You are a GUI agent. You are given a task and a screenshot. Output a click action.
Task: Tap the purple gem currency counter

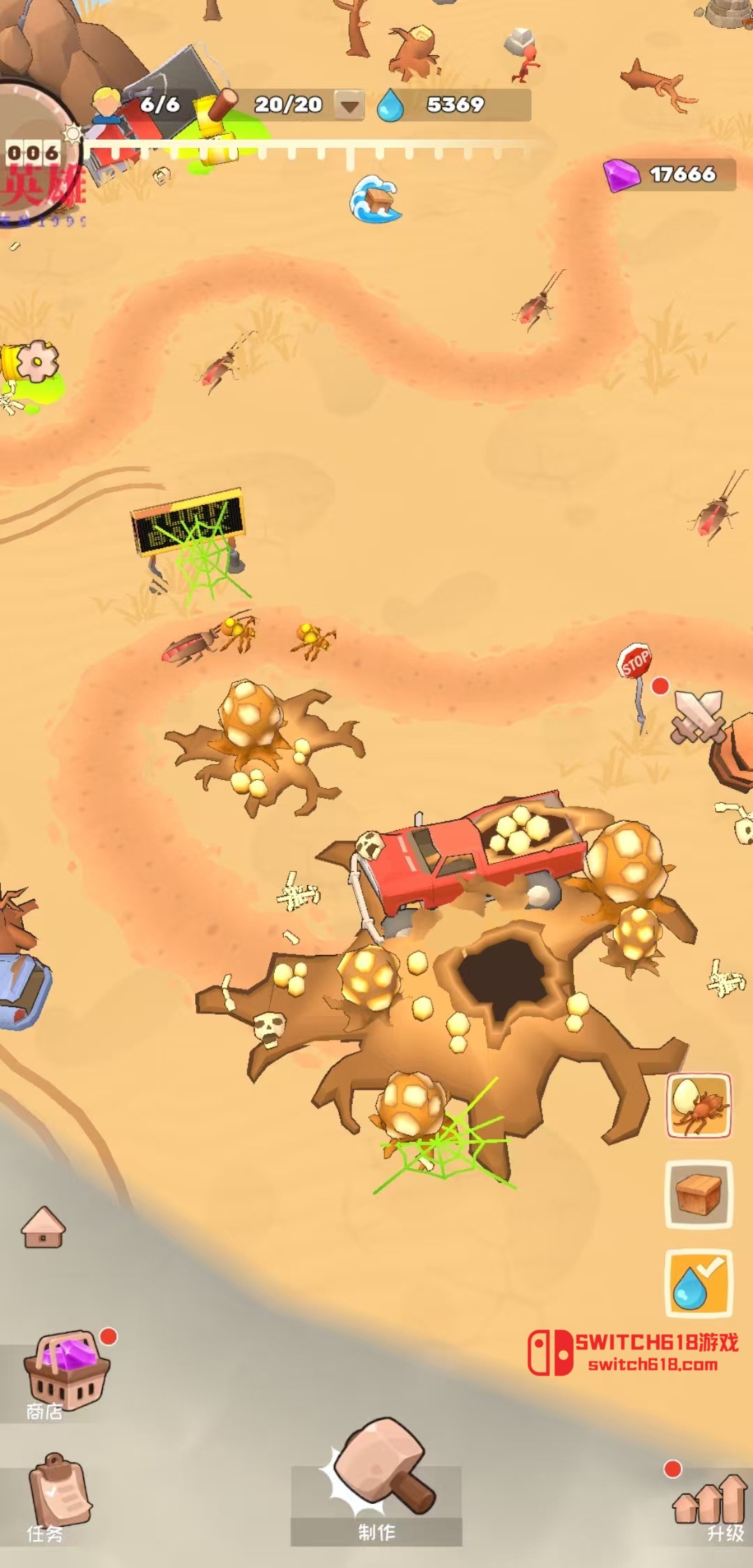669,174
